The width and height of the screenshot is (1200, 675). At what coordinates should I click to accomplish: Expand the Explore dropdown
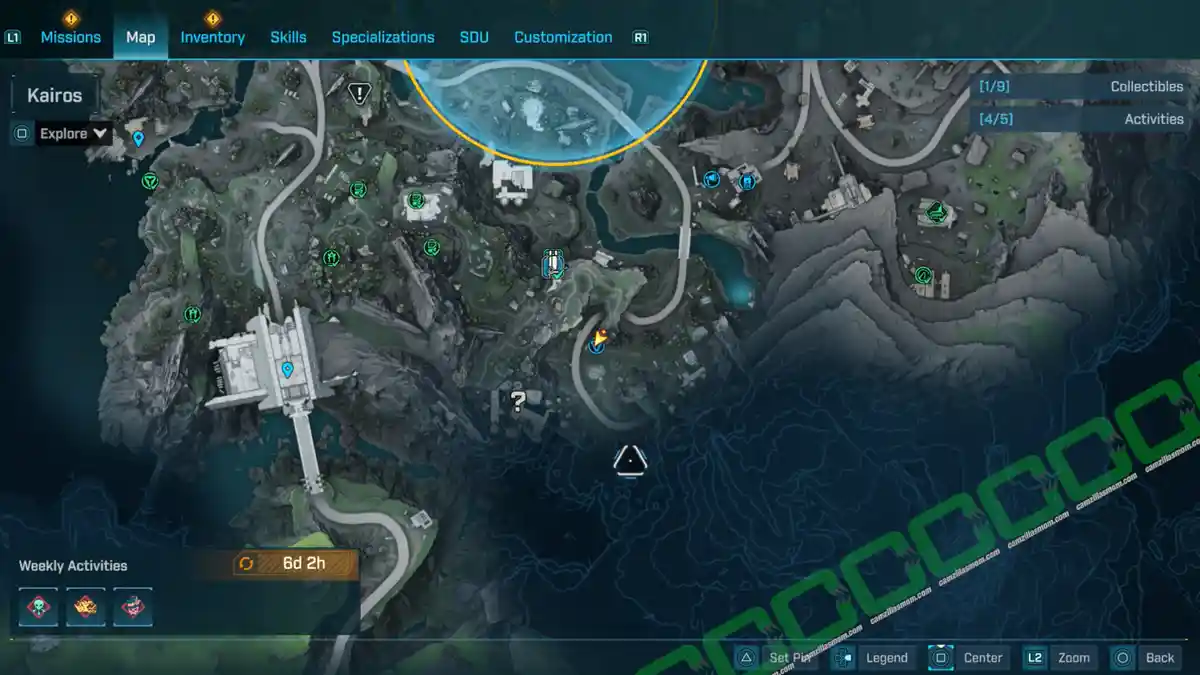(74, 133)
